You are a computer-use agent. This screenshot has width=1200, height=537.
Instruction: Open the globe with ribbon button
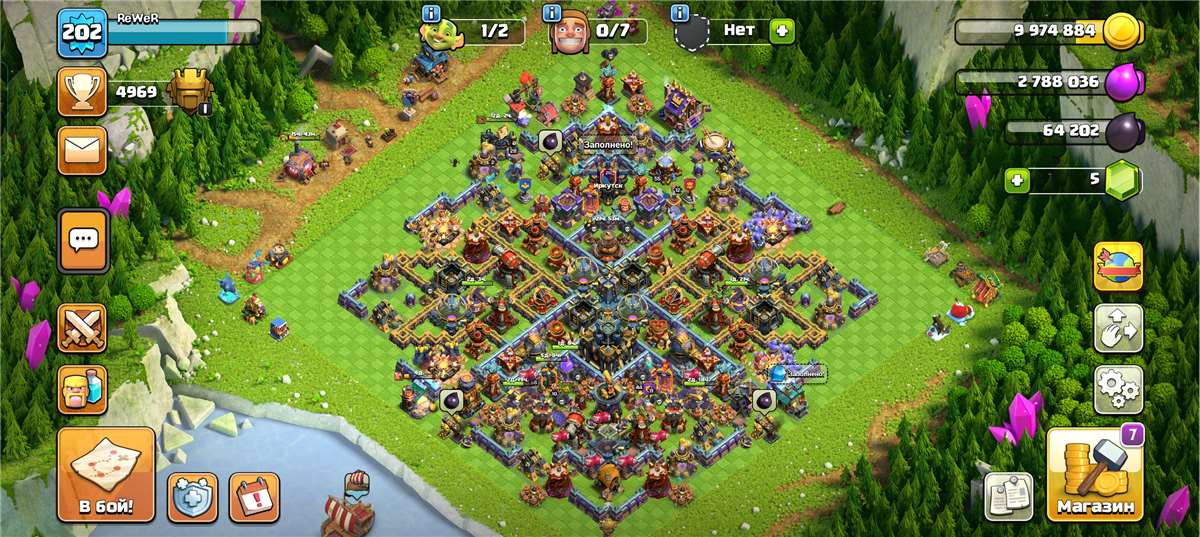coord(1118,266)
